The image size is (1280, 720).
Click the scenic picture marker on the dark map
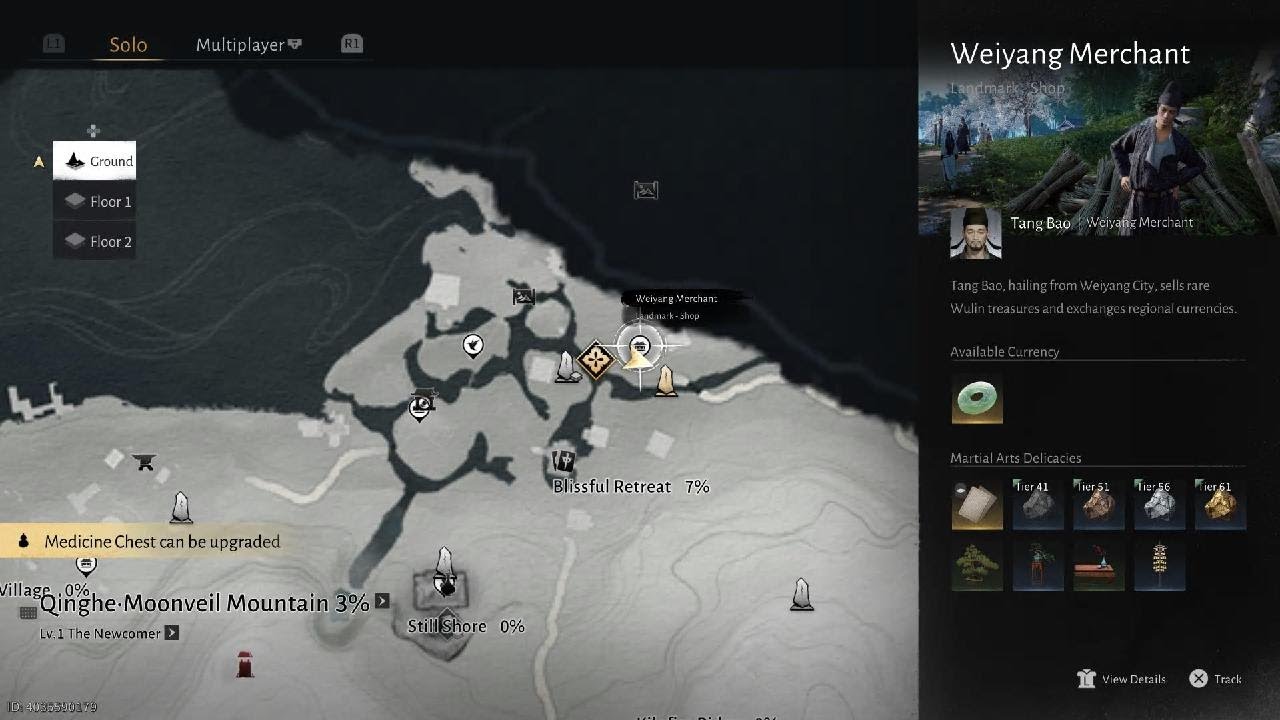pos(646,190)
